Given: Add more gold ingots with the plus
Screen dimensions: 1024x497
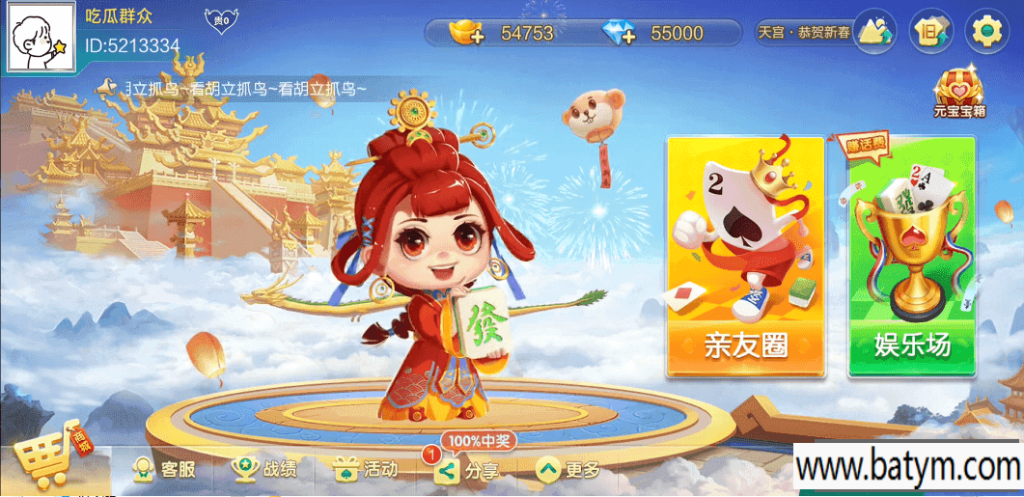Looking at the screenshot, I should pyautogui.click(x=465, y=34).
